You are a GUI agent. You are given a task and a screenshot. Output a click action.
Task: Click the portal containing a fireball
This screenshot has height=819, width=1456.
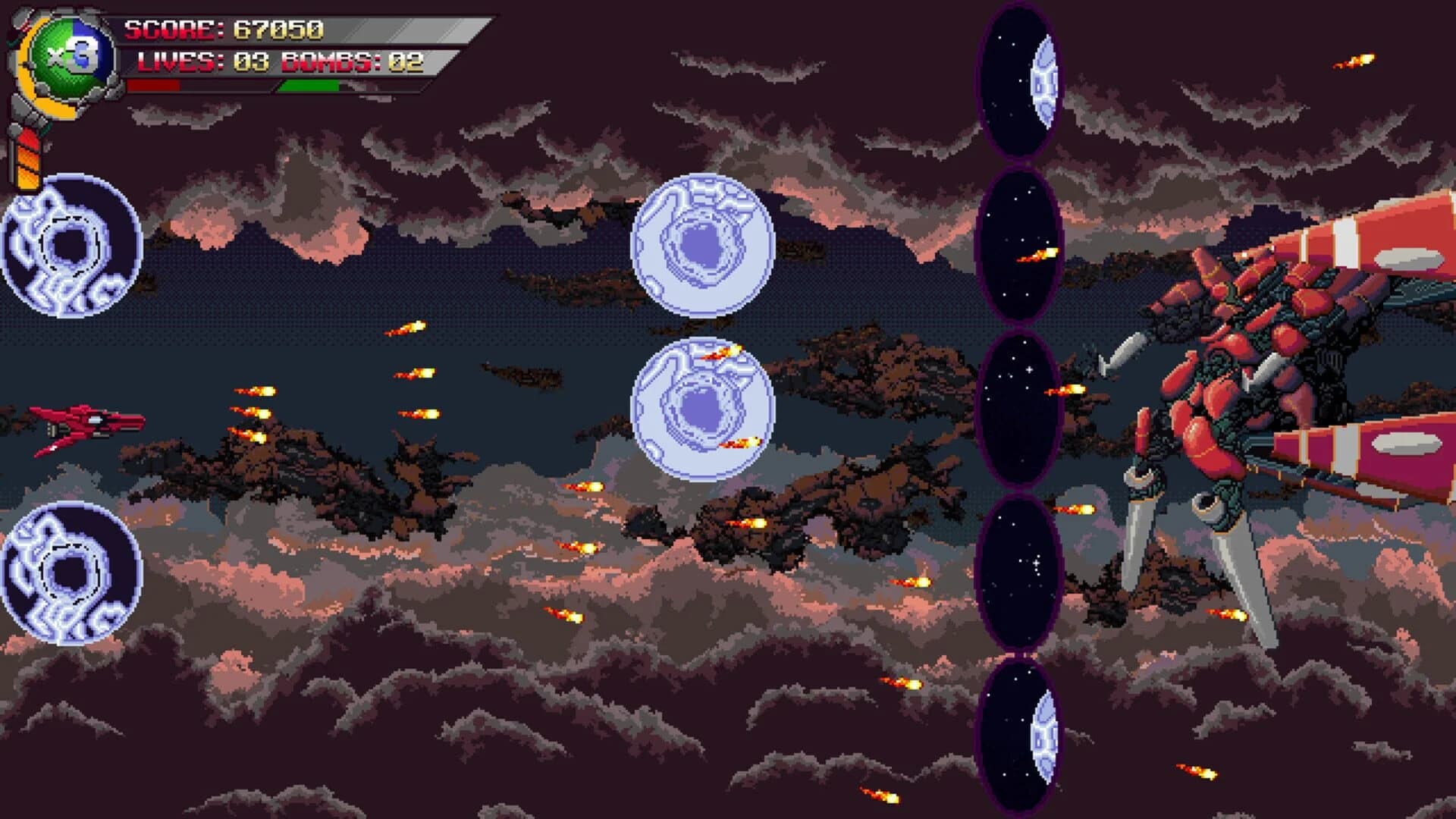click(1020, 243)
